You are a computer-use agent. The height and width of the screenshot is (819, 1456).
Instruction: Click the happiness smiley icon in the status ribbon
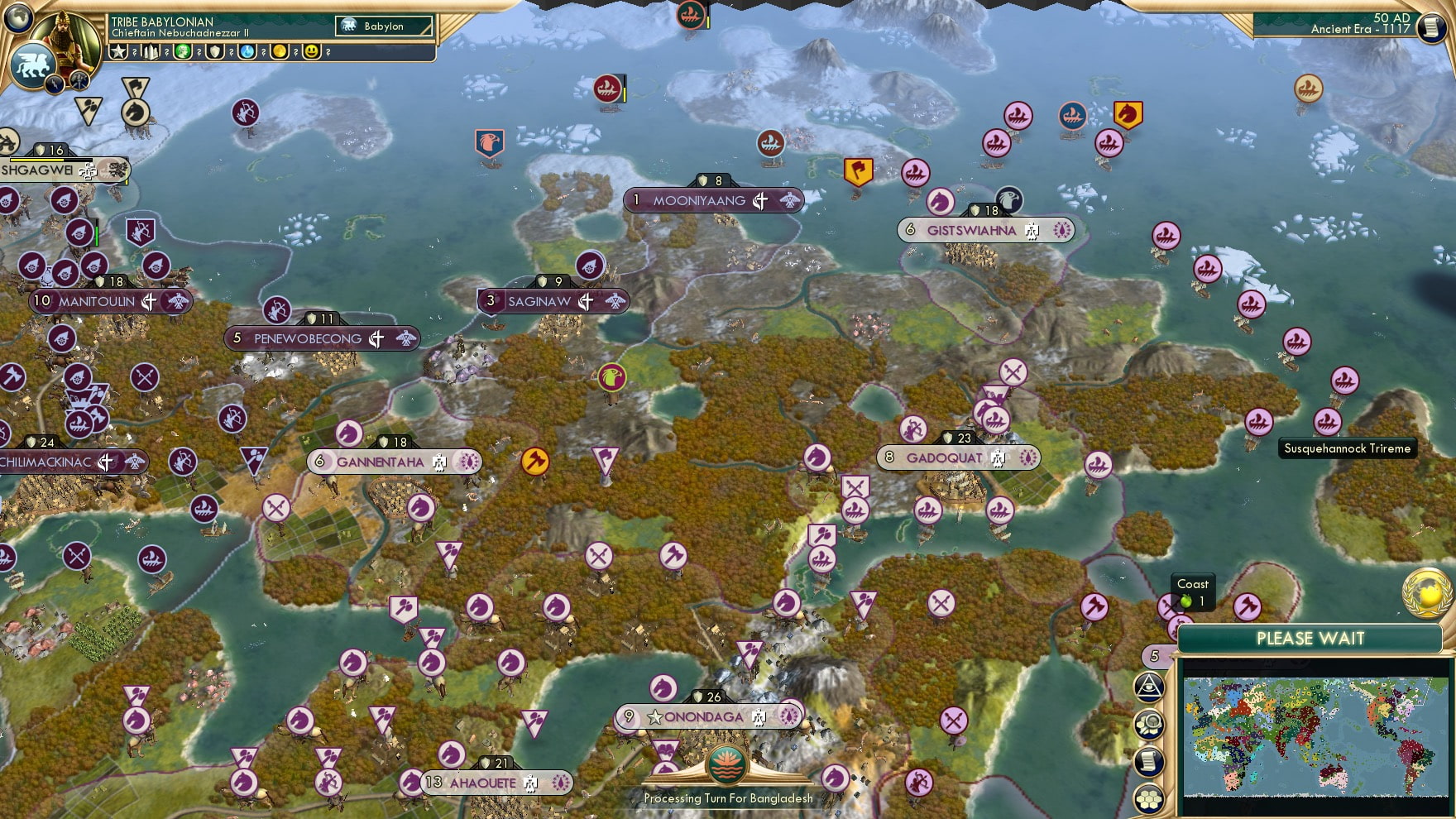pos(312,51)
